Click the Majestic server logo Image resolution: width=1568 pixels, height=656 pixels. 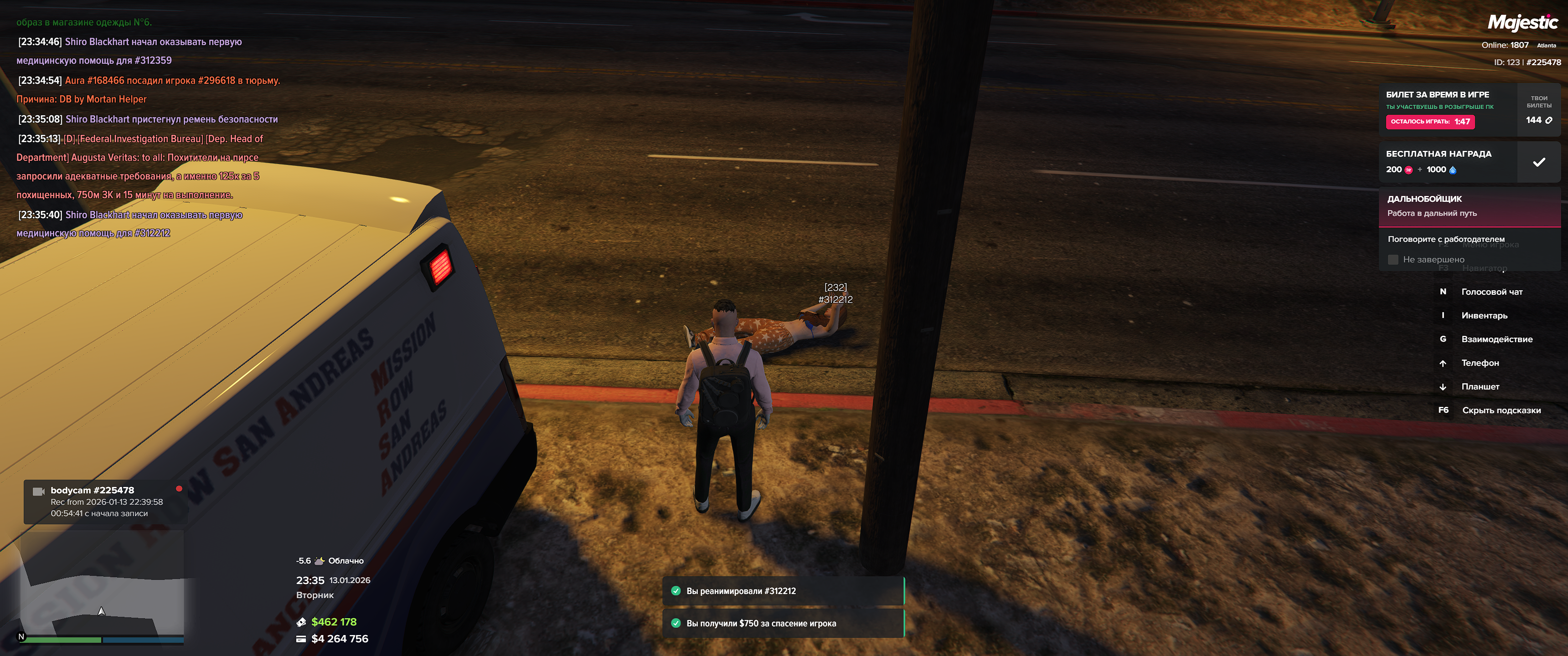[x=1522, y=23]
